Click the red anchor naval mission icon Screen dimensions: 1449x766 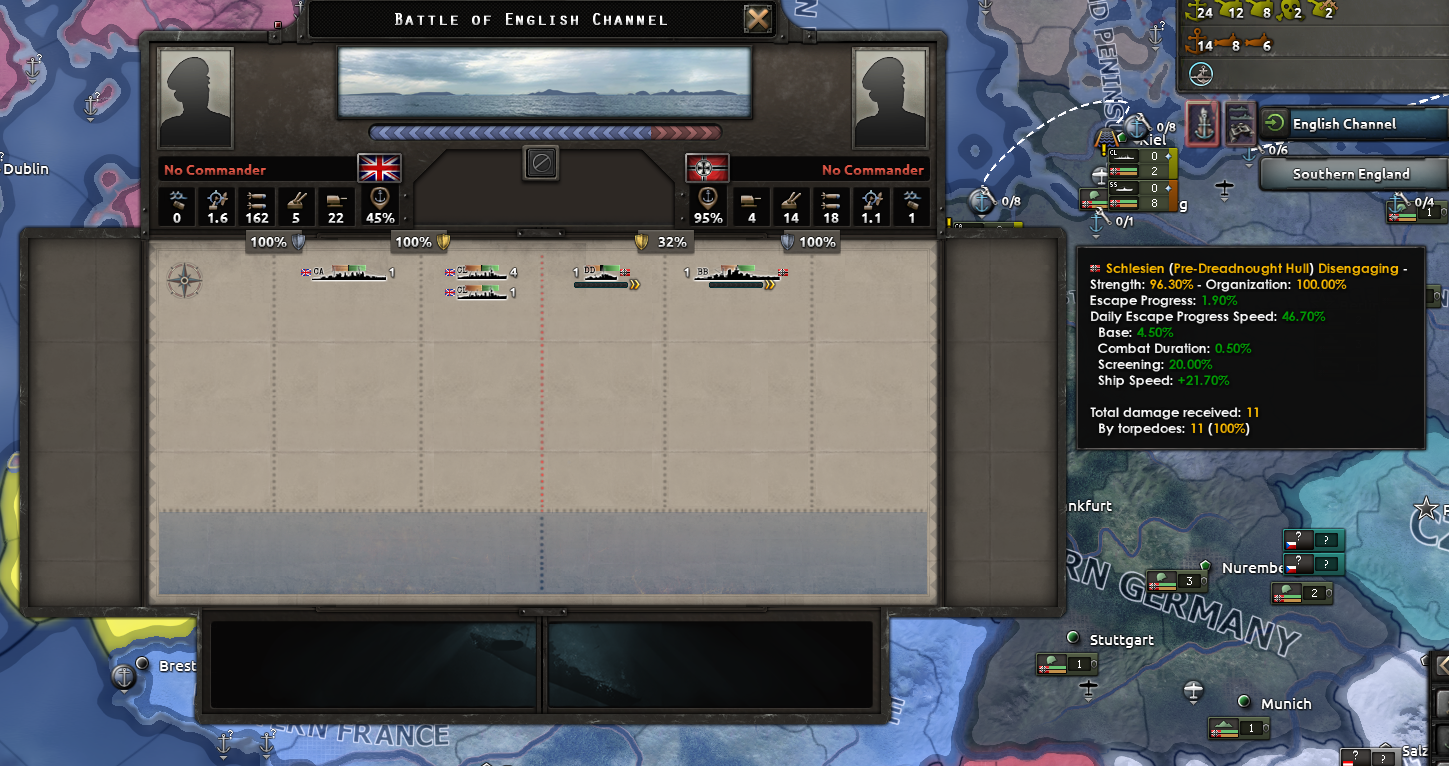click(x=1201, y=123)
